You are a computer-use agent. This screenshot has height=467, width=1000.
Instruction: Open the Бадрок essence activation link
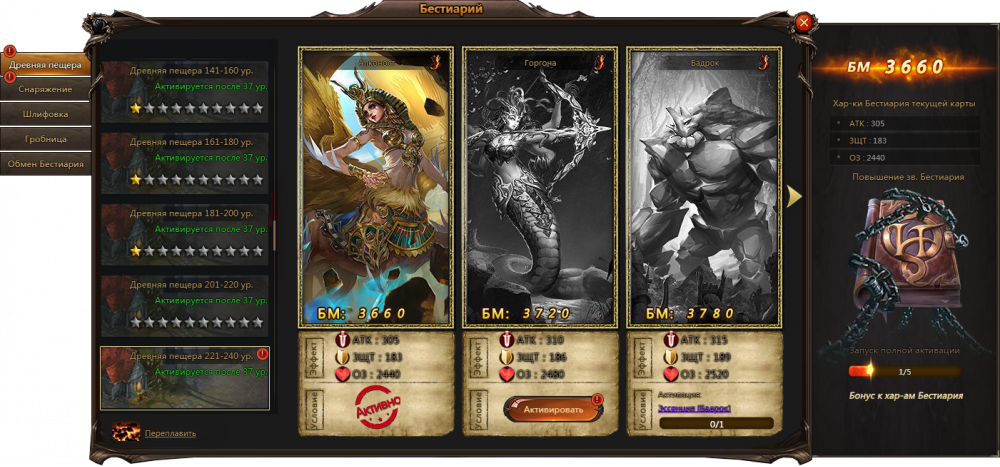coord(694,408)
